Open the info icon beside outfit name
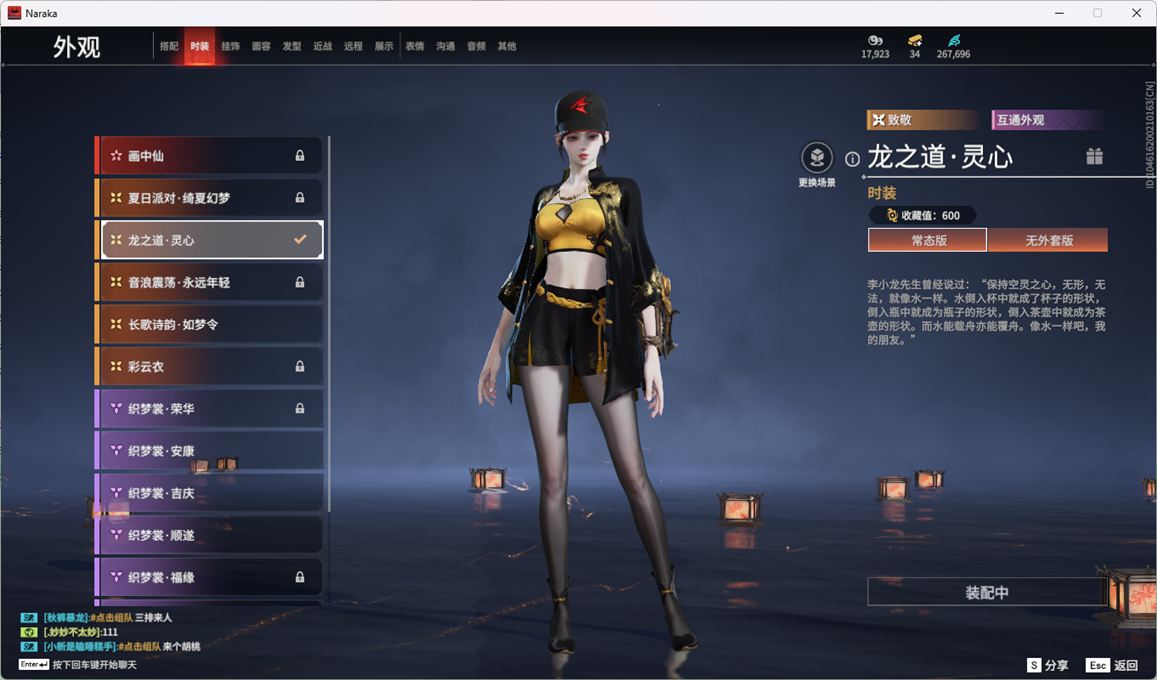 [x=853, y=159]
